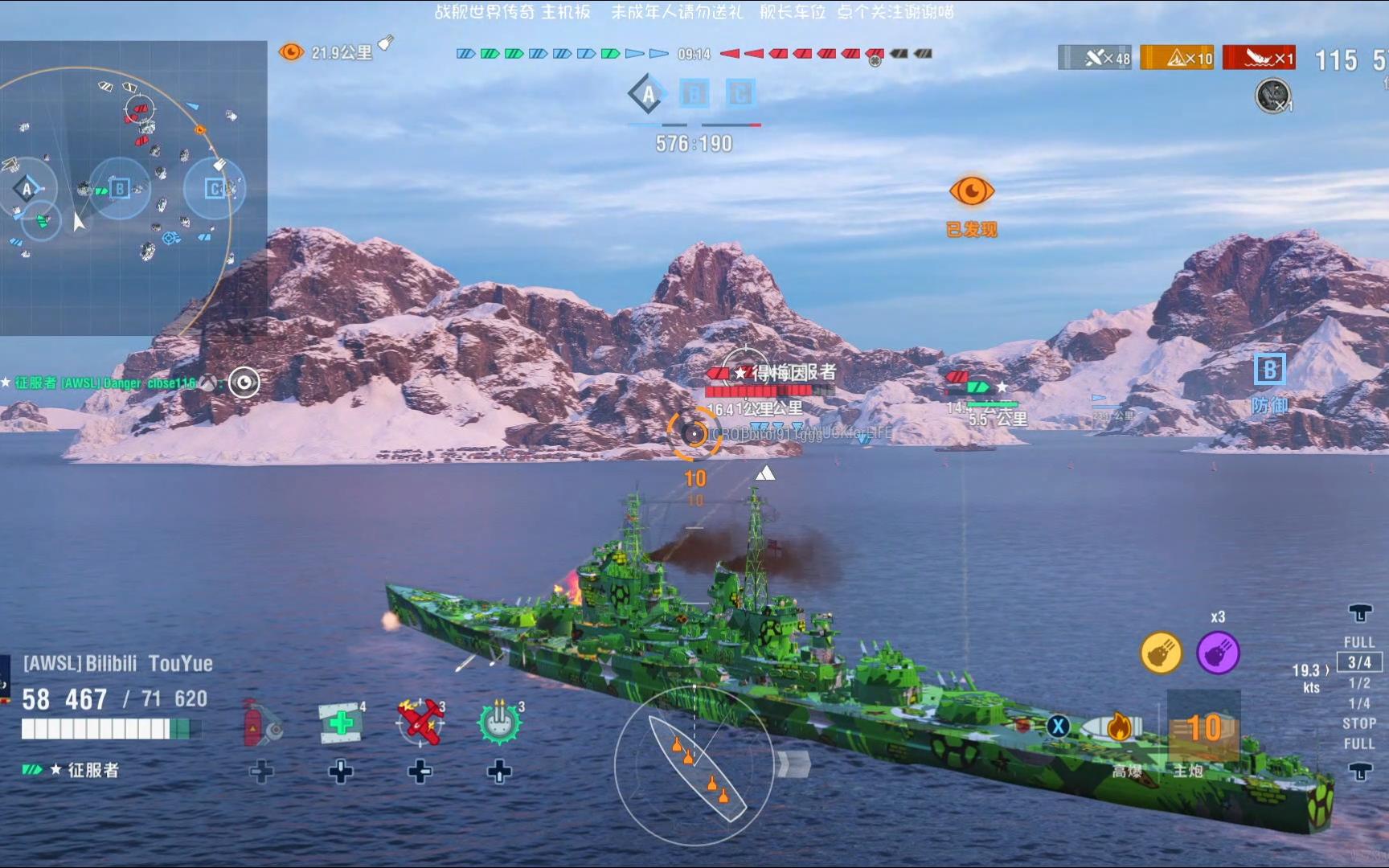The image size is (1389, 868).
Task: Select capture point A diamond indicator
Action: point(648,95)
